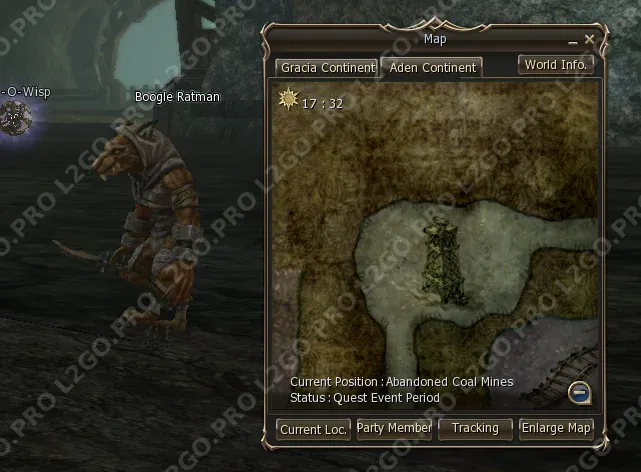Show Party Member positions
Viewport: 641px width, 472px height.
click(395, 428)
